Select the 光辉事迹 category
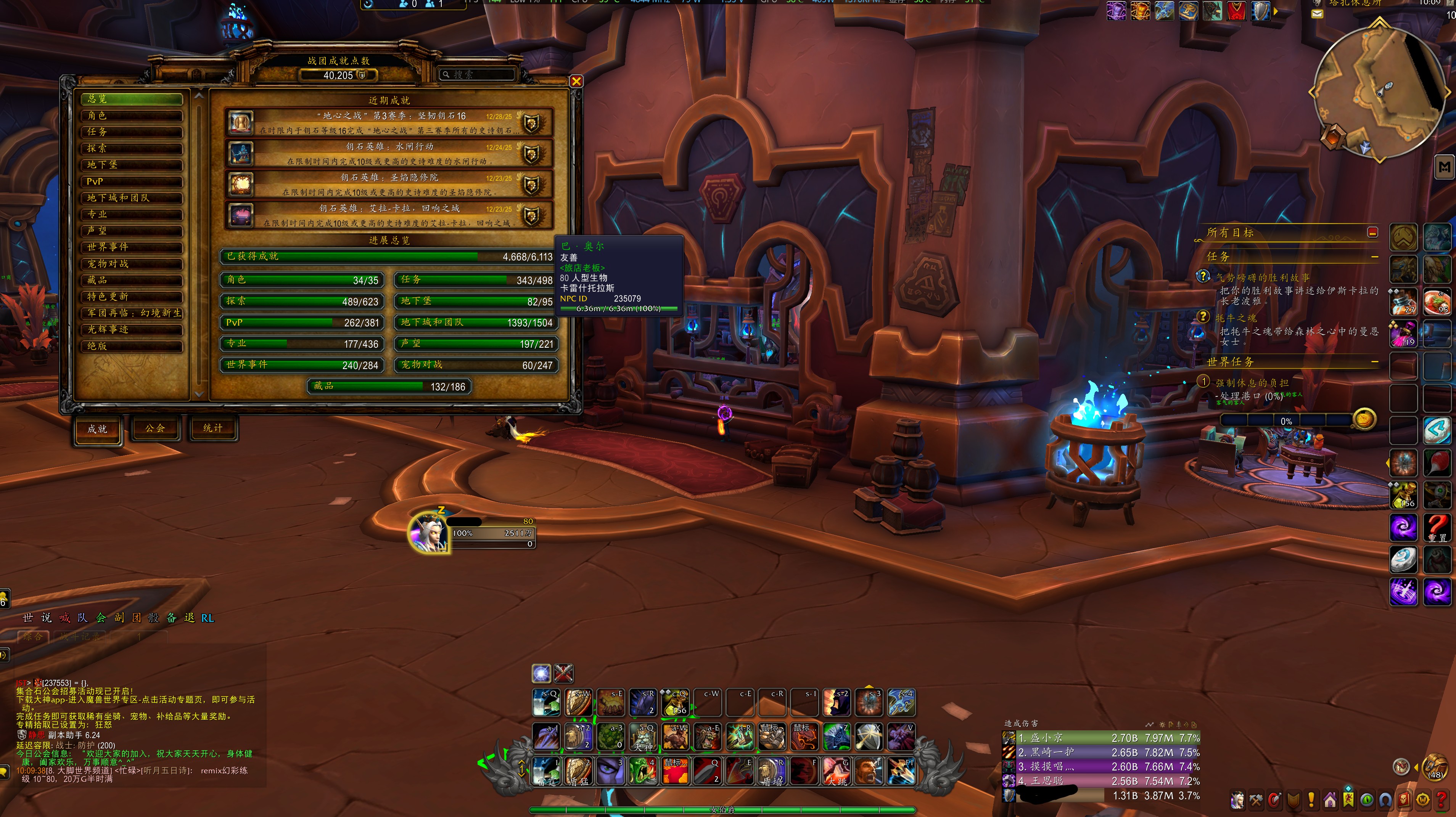This screenshot has height=817, width=1456. [132, 329]
